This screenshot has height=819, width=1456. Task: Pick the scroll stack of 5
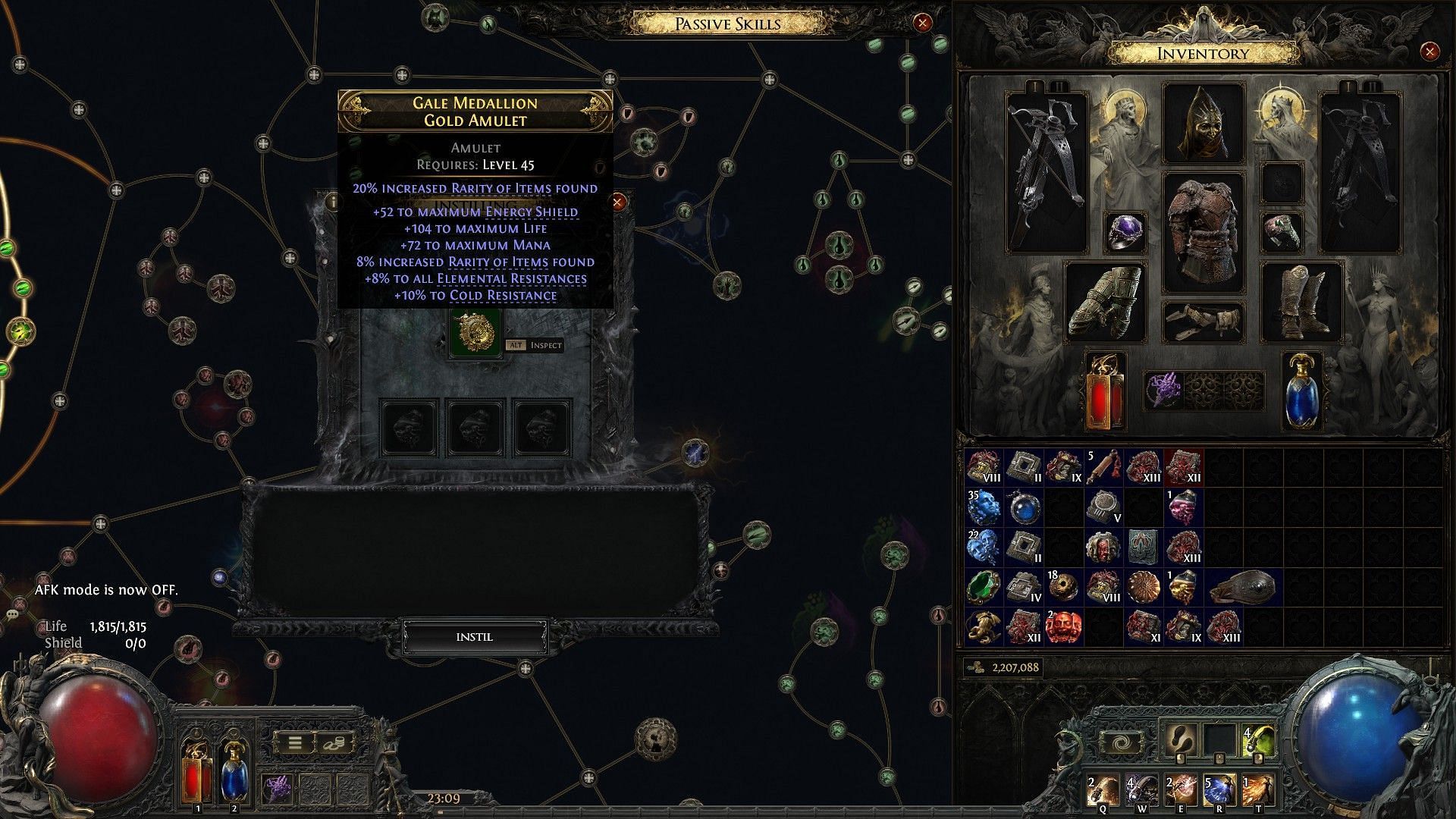[x=1105, y=468]
